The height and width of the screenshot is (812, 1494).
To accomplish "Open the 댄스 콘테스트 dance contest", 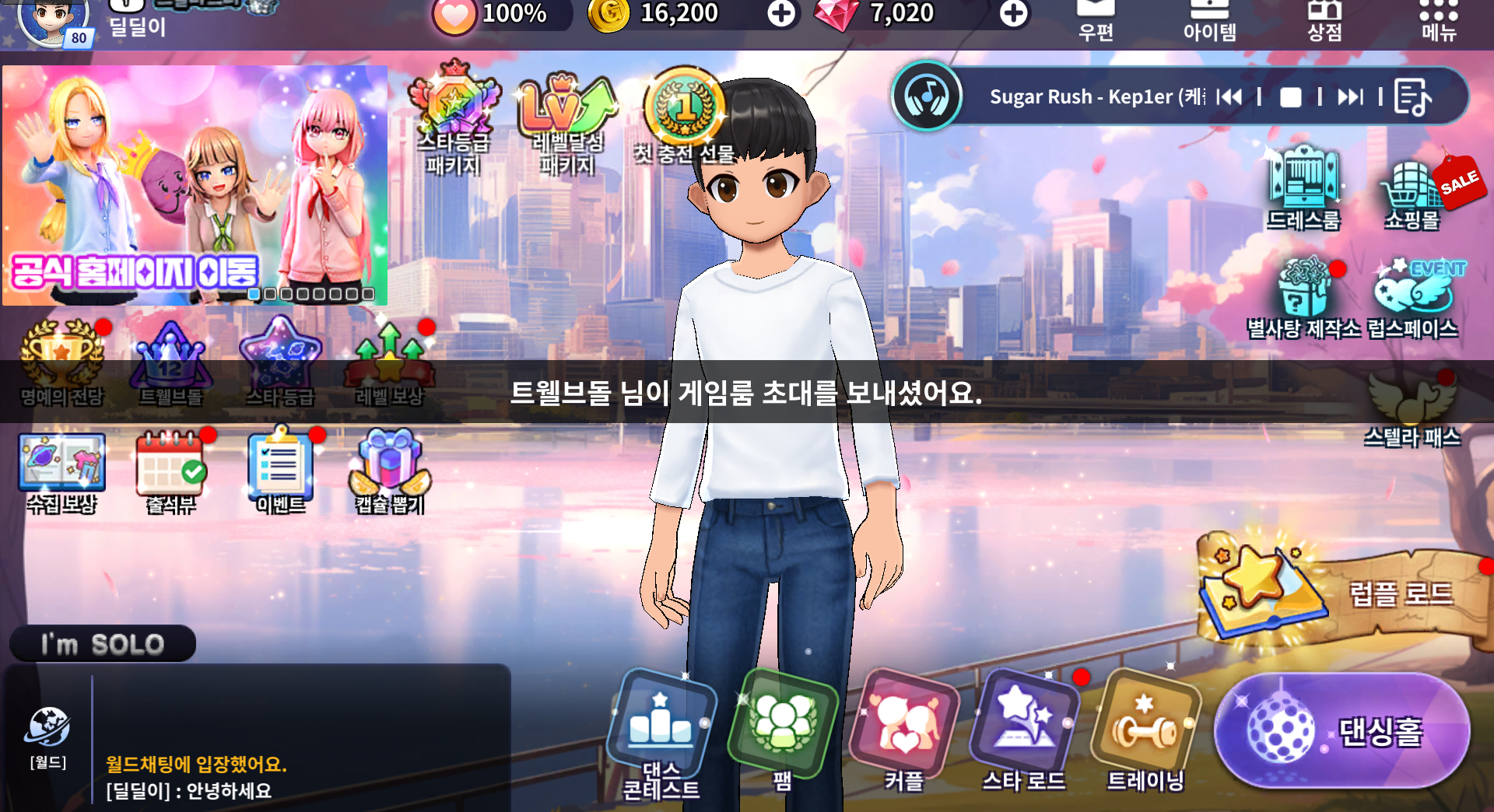I will point(661,730).
